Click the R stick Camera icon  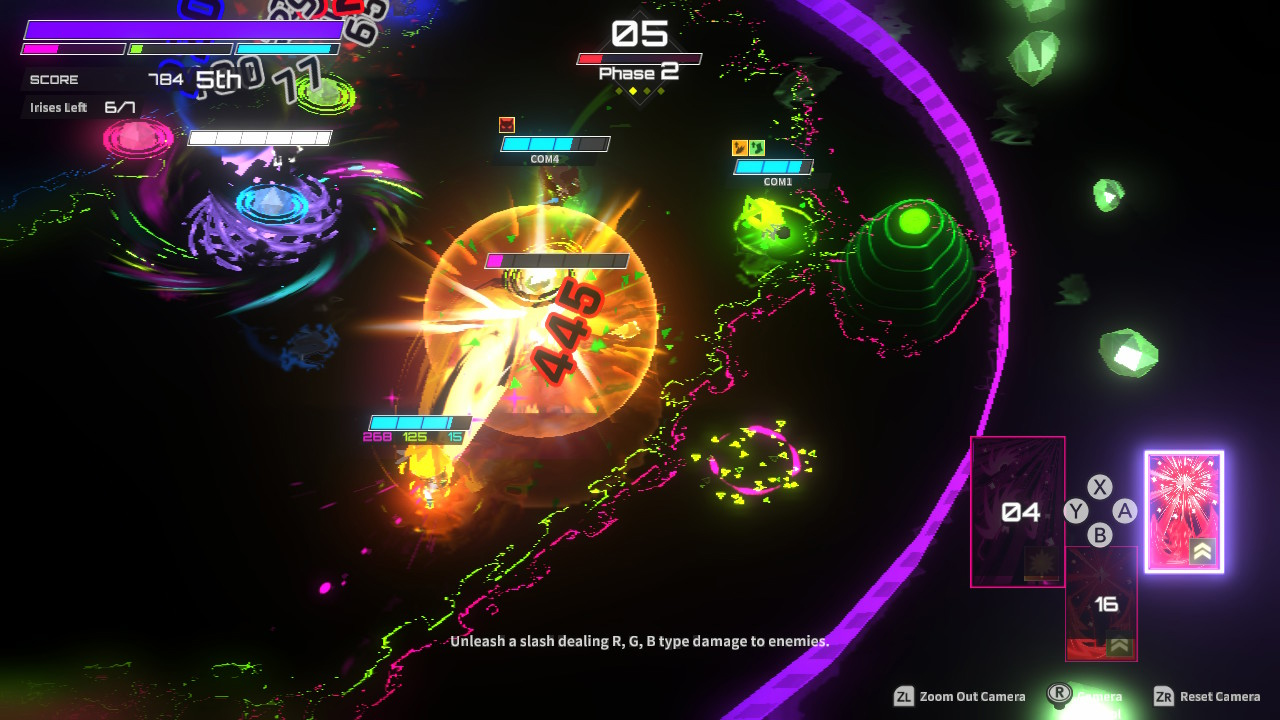pos(1059,692)
